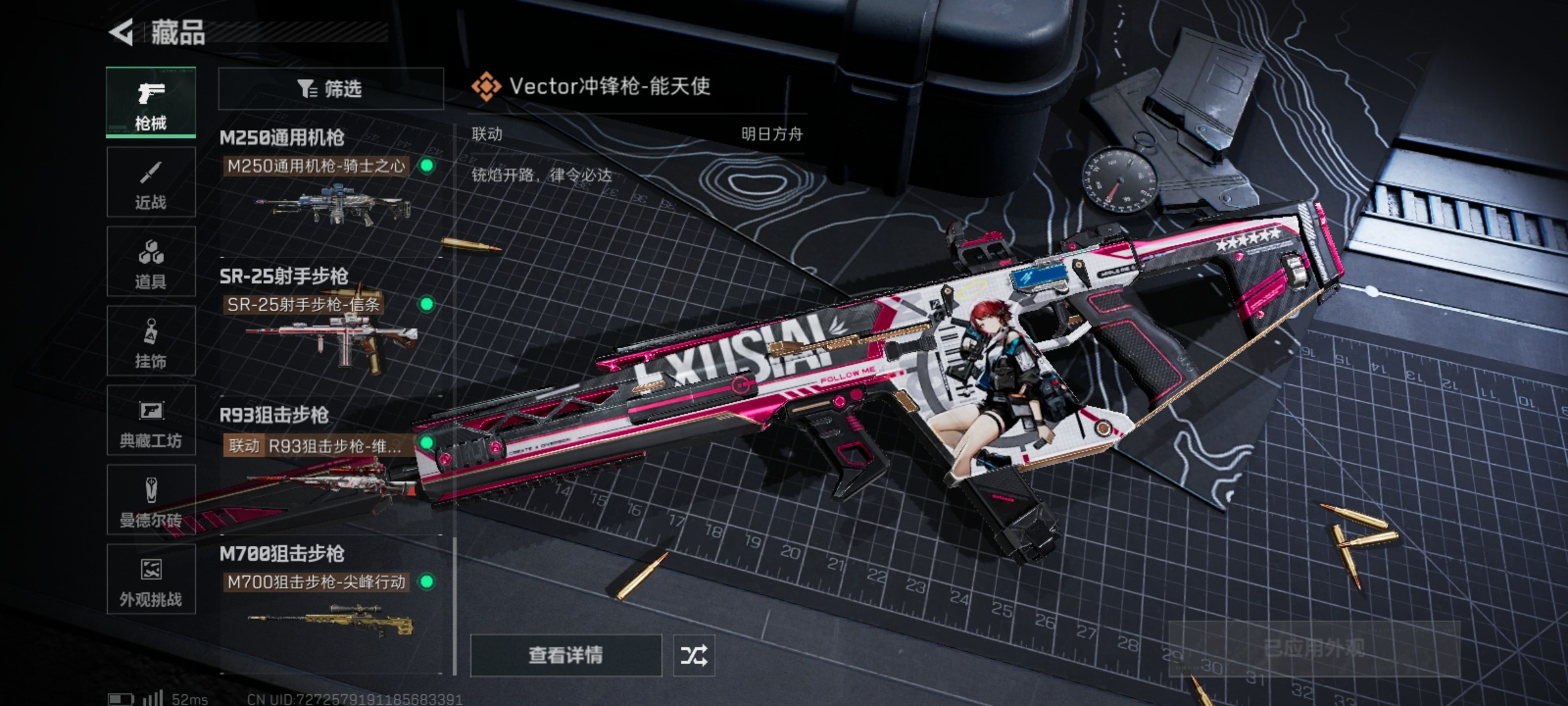
Task: Open the 外观挑战 appearance challenge icon
Action: (x=151, y=580)
